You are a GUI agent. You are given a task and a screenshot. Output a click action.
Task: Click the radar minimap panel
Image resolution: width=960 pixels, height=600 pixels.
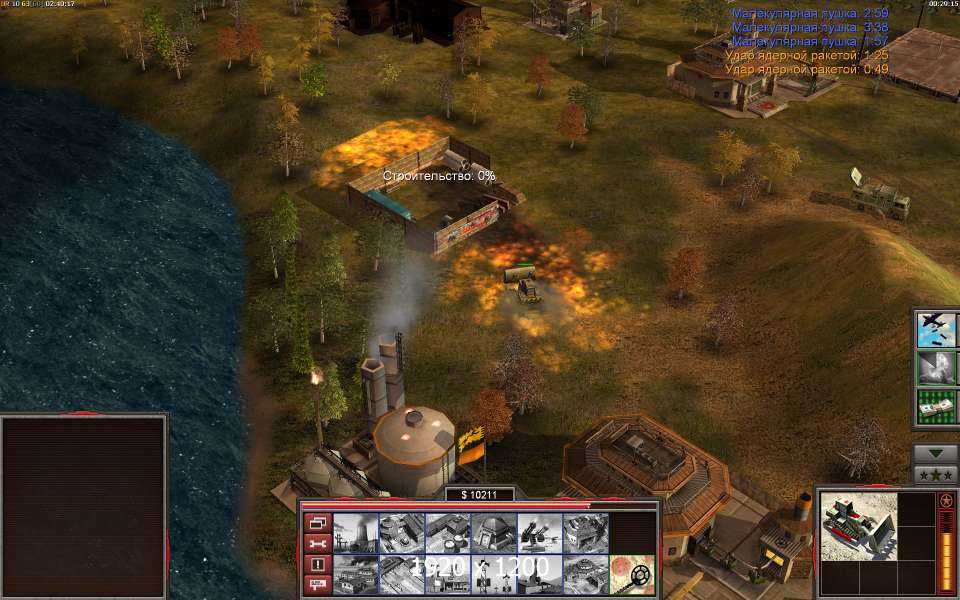84,507
